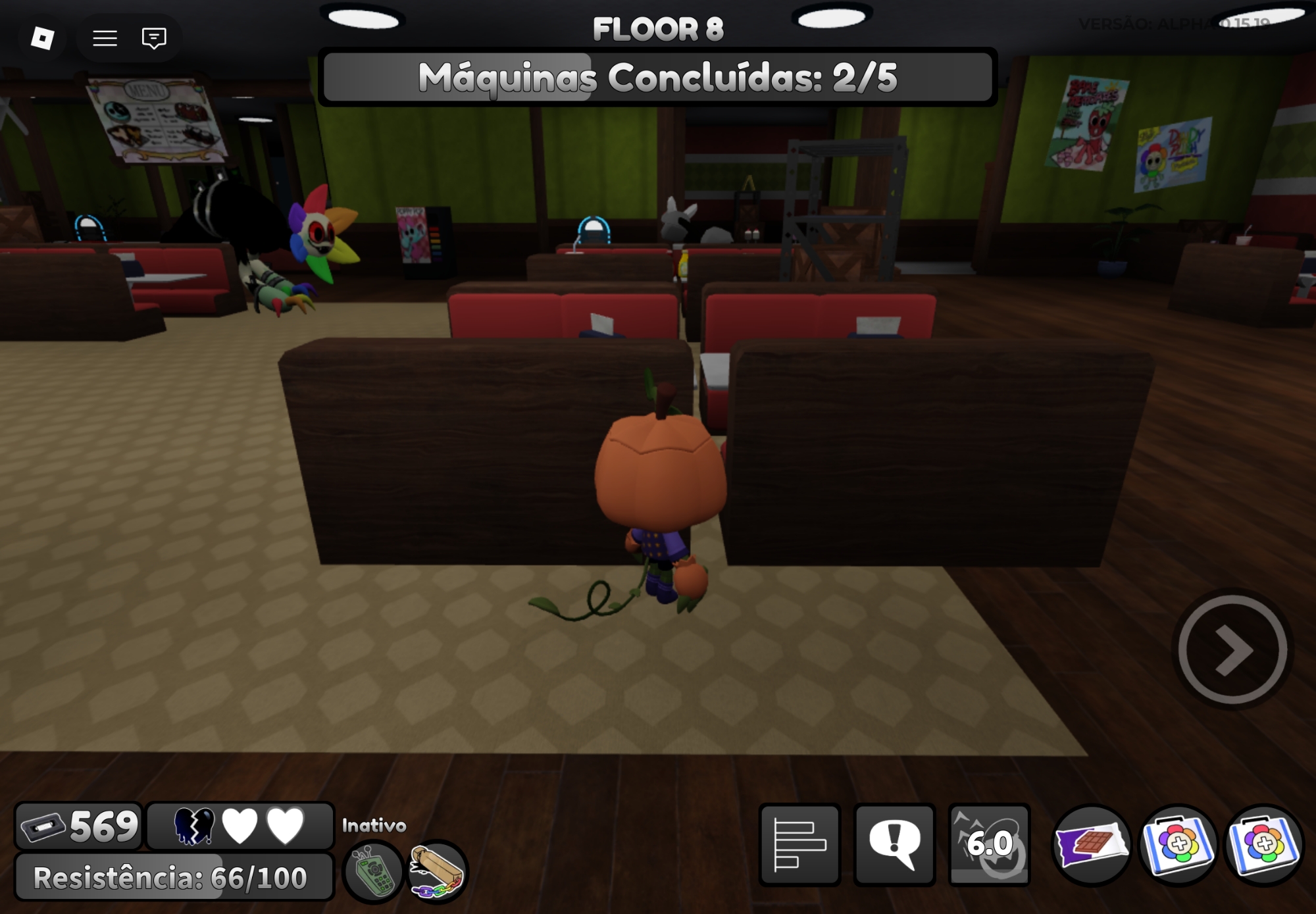
Task: Open the bar chart stats panel
Action: [x=799, y=844]
